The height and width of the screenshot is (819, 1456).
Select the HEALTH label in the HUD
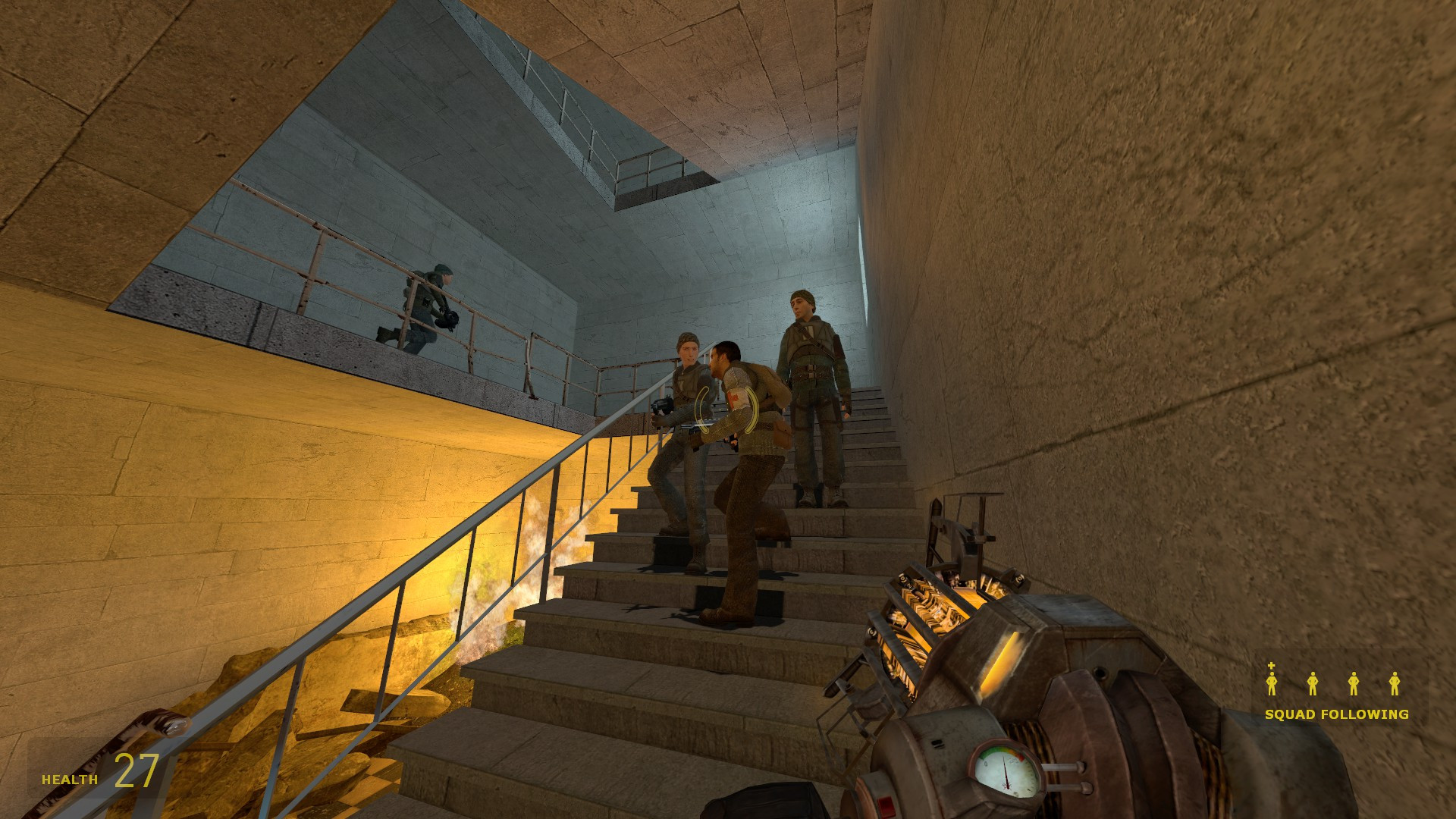[68, 778]
